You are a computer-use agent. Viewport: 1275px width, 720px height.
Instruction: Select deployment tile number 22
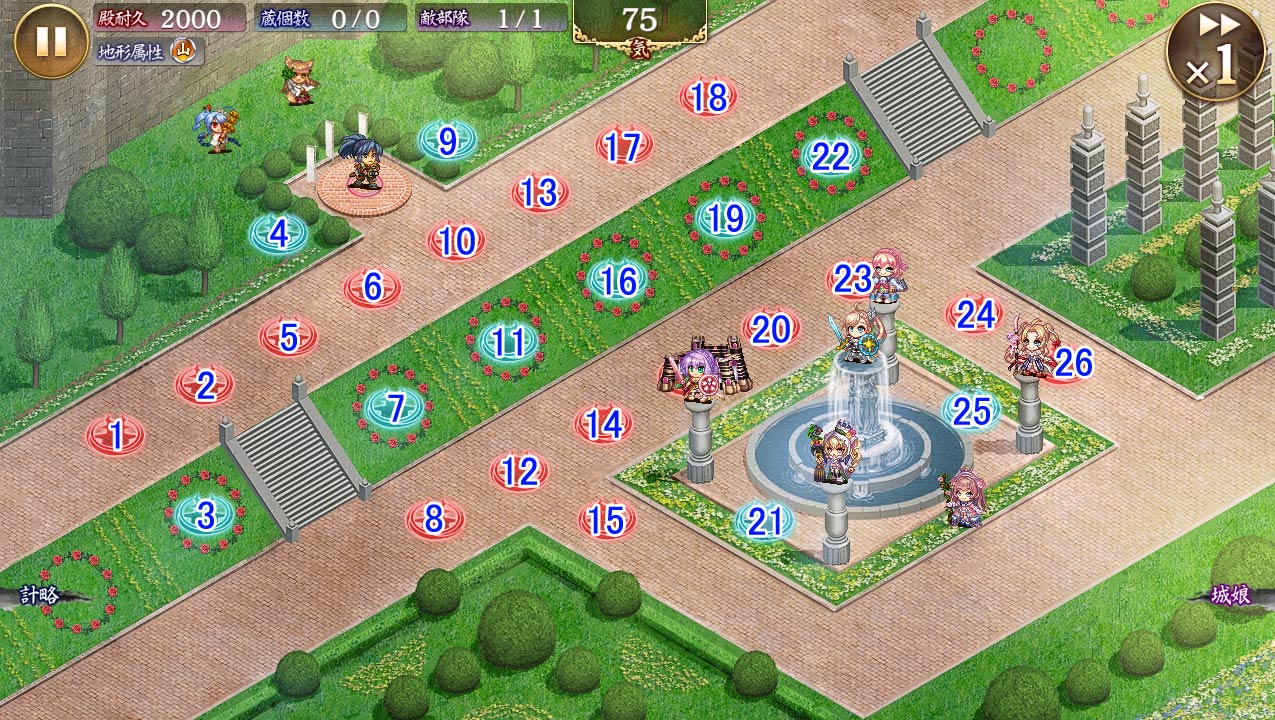[830, 157]
